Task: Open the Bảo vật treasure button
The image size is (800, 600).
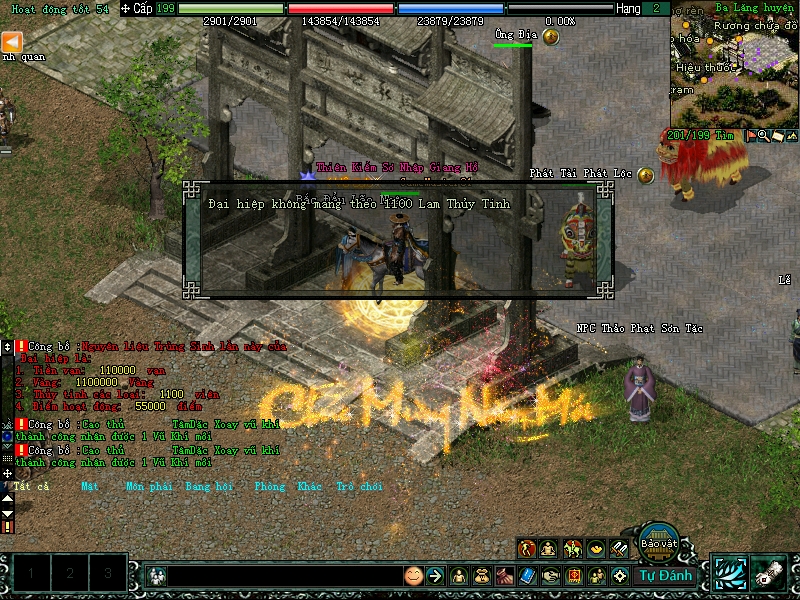Action: click(659, 542)
